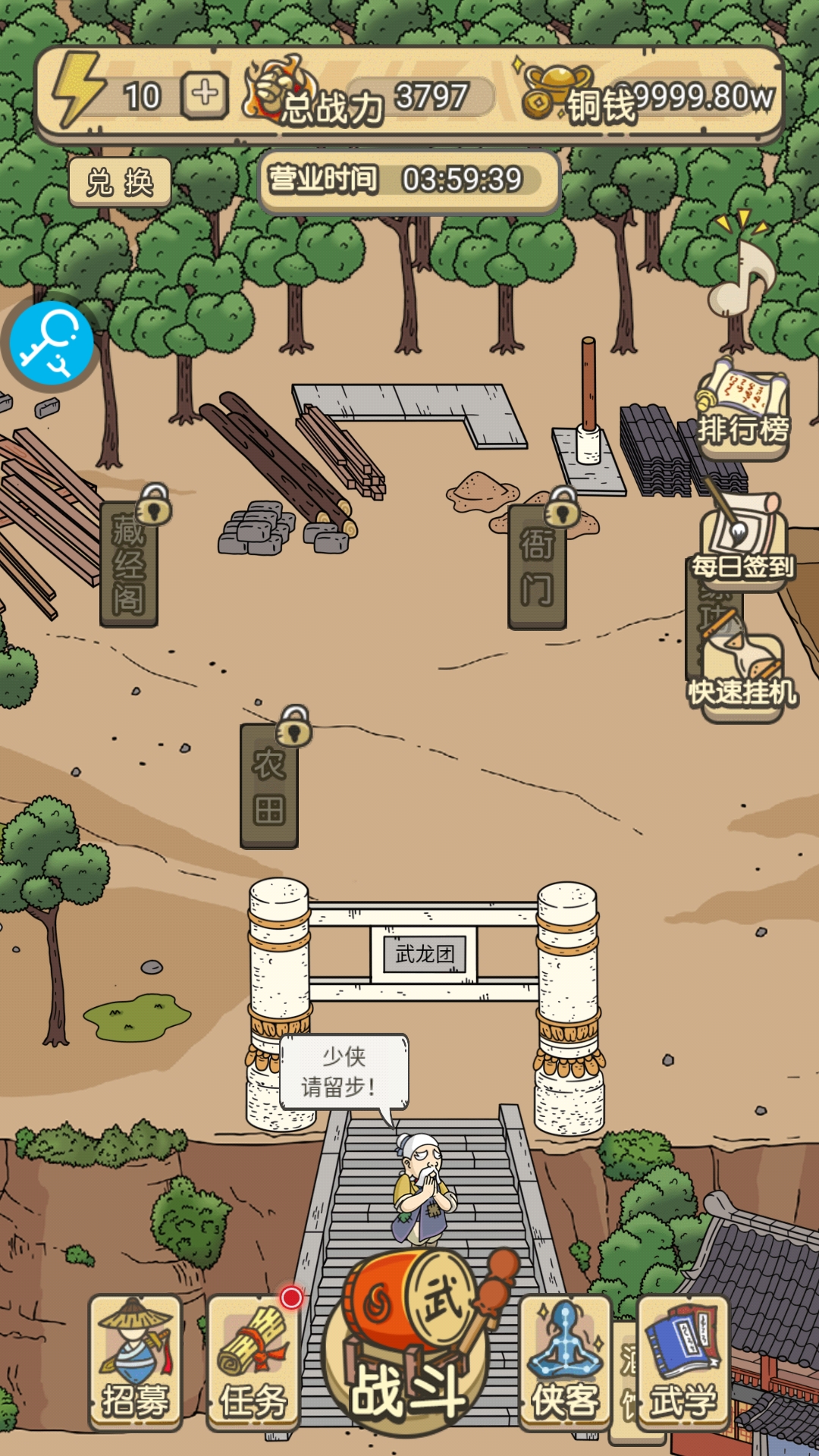Select the locked 藏经阁 building sign
This screenshot has width=819, height=1456.
(x=129, y=563)
